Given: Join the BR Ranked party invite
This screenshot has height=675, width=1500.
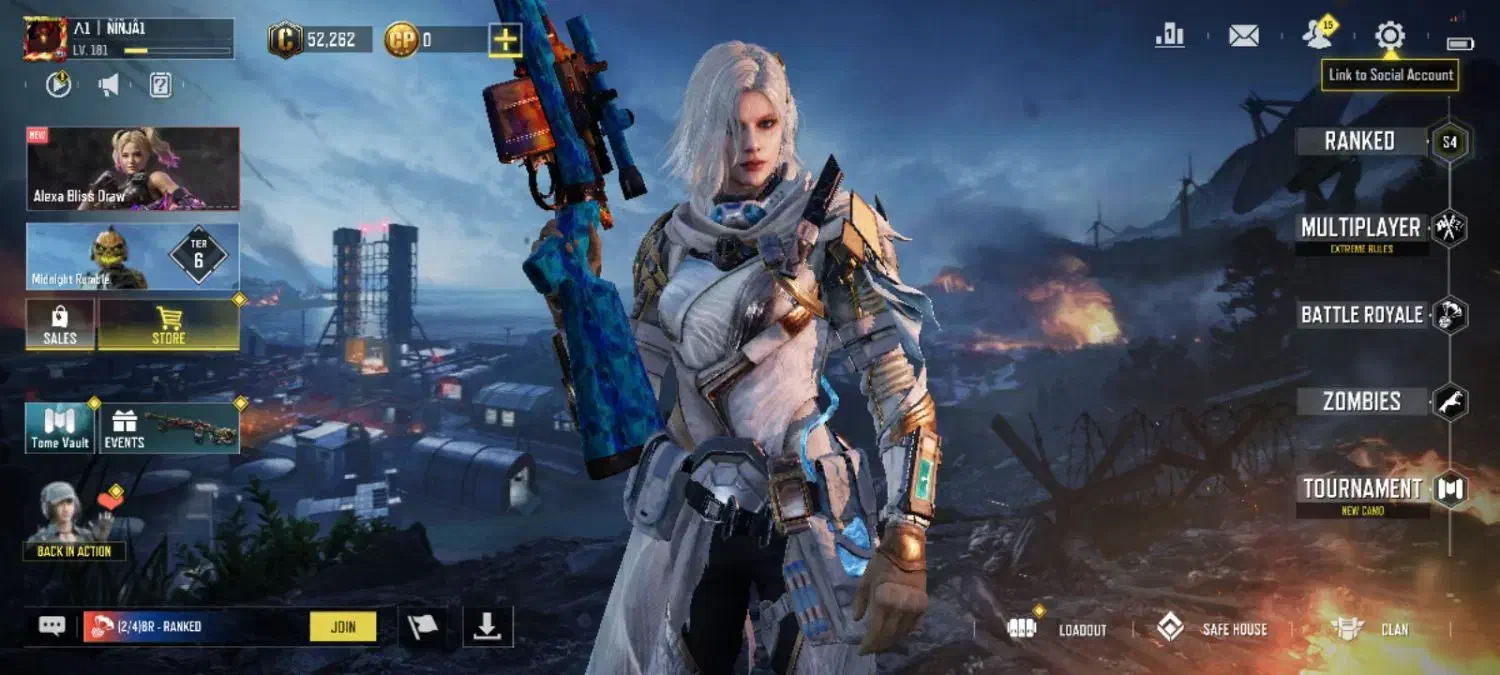Looking at the screenshot, I should point(343,627).
